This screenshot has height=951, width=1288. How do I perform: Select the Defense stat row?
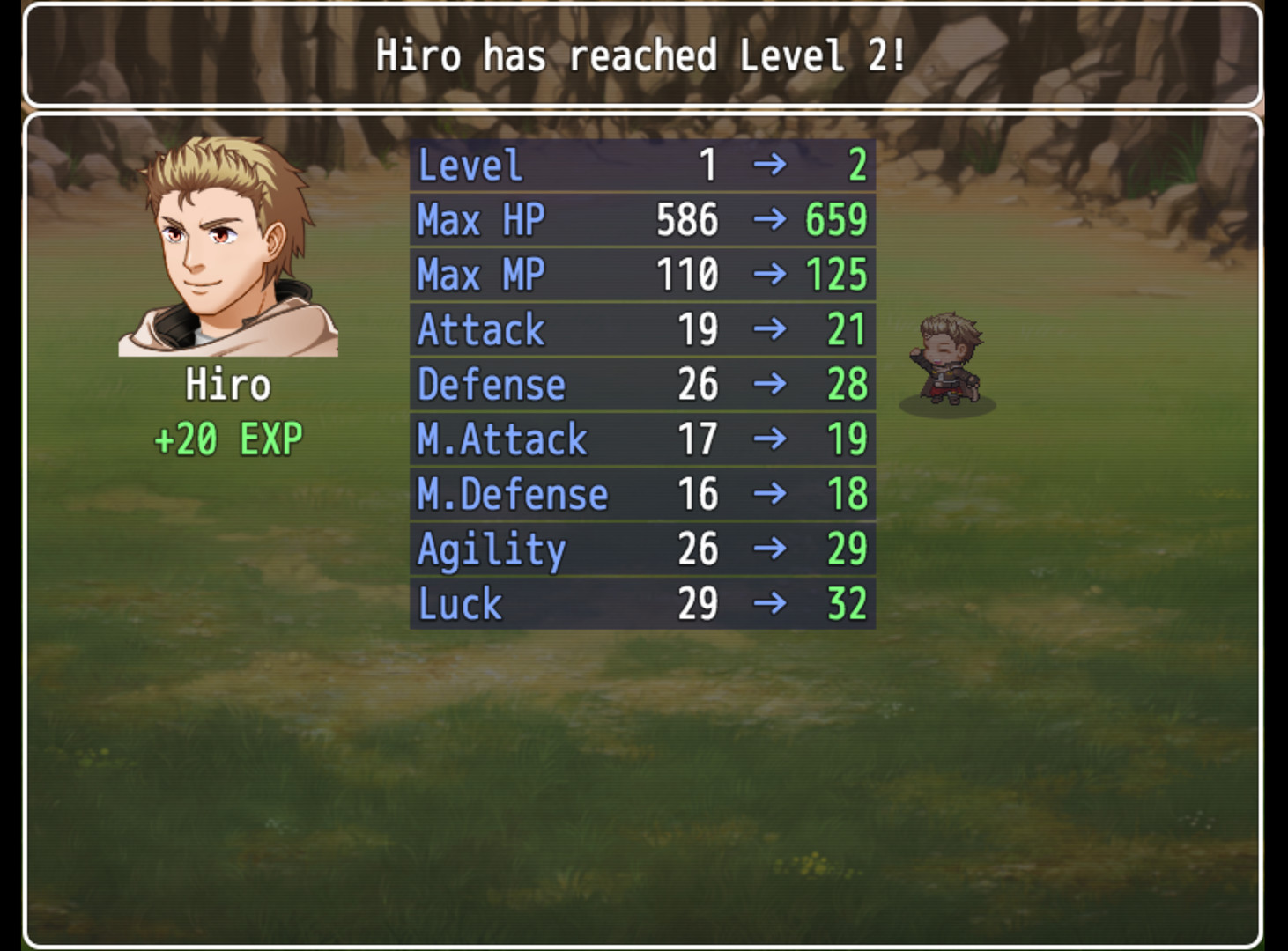[x=641, y=384]
